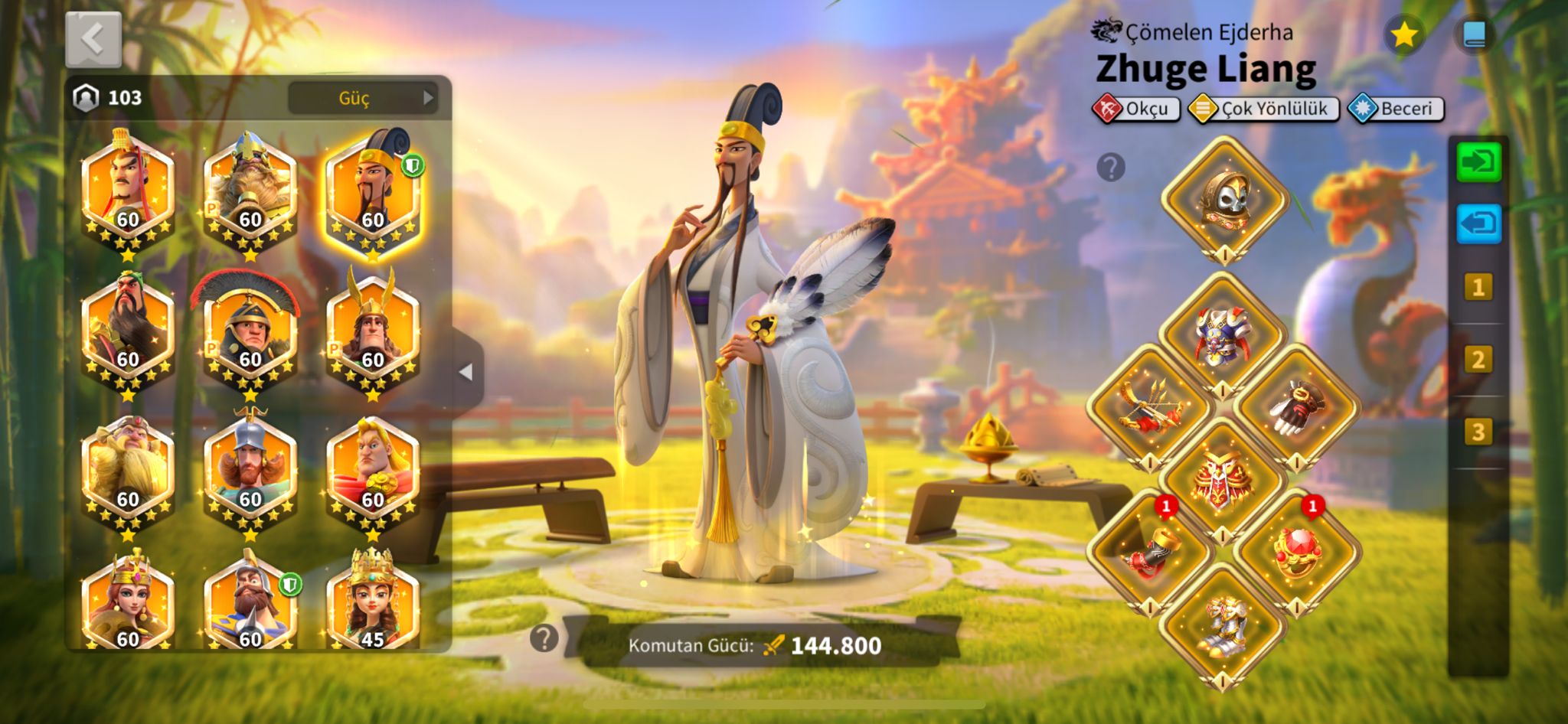Open the Güç sort dropdown
1568x724 pixels.
tap(362, 98)
